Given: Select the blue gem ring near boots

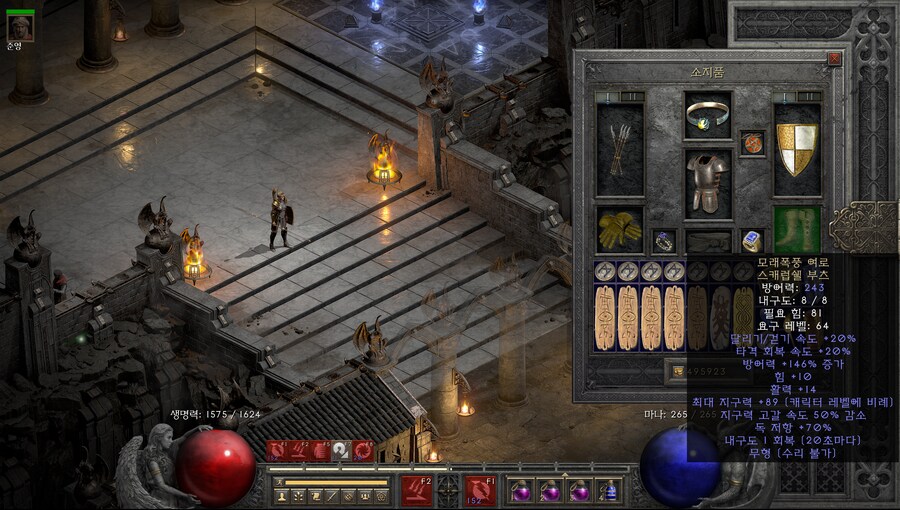Looking at the screenshot, I should (x=753, y=241).
